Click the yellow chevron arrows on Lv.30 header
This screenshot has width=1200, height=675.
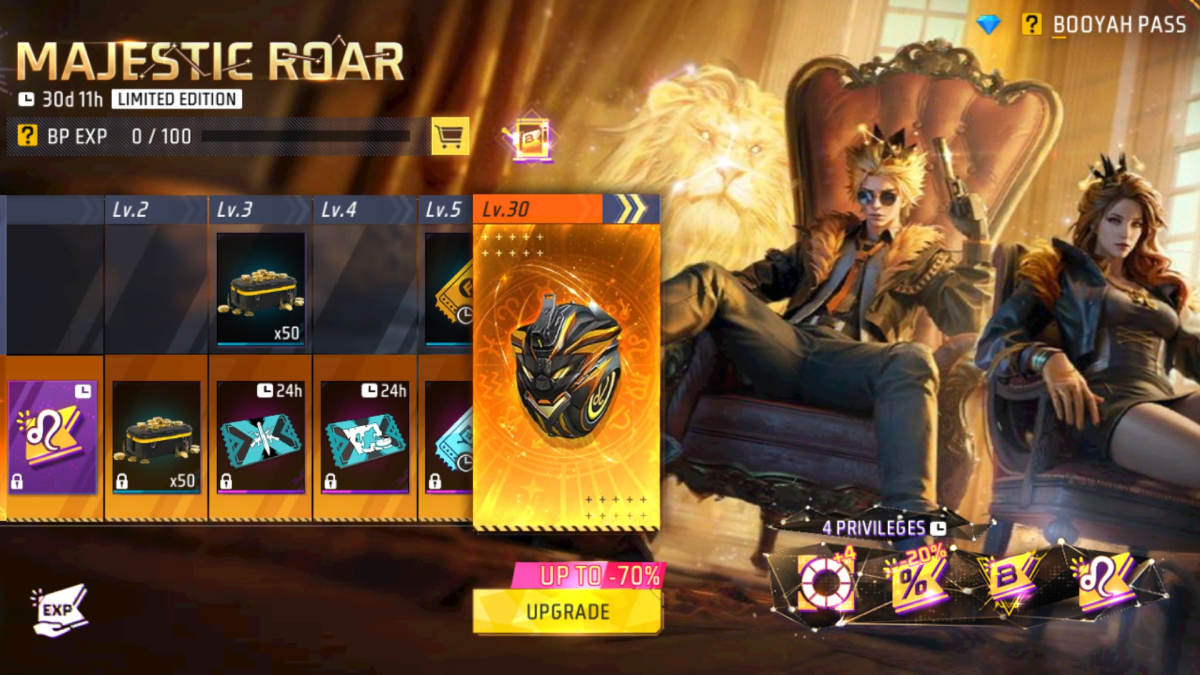[x=630, y=209]
